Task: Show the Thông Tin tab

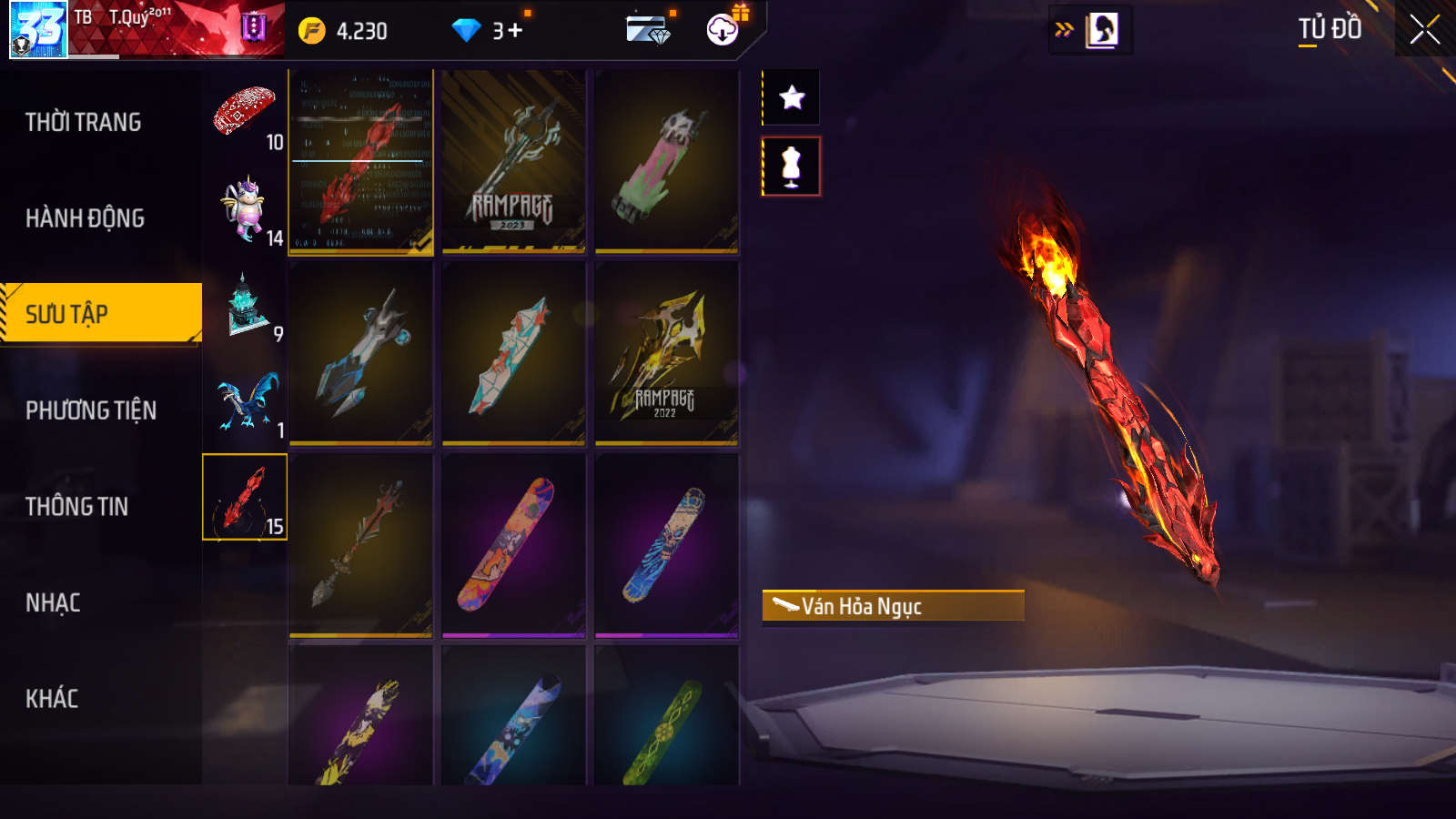Action: (x=77, y=507)
